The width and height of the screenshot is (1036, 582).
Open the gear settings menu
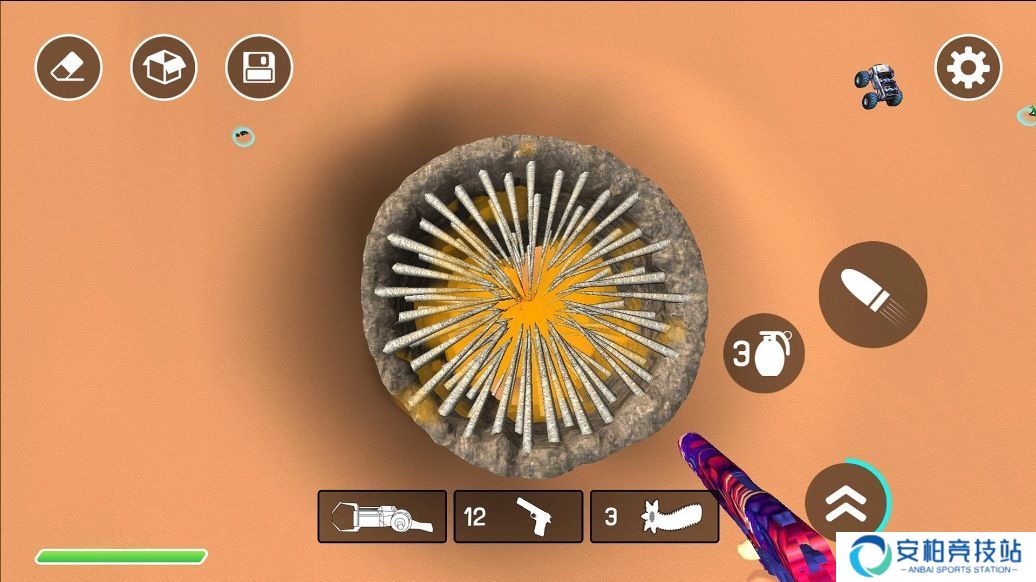click(x=968, y=67)
